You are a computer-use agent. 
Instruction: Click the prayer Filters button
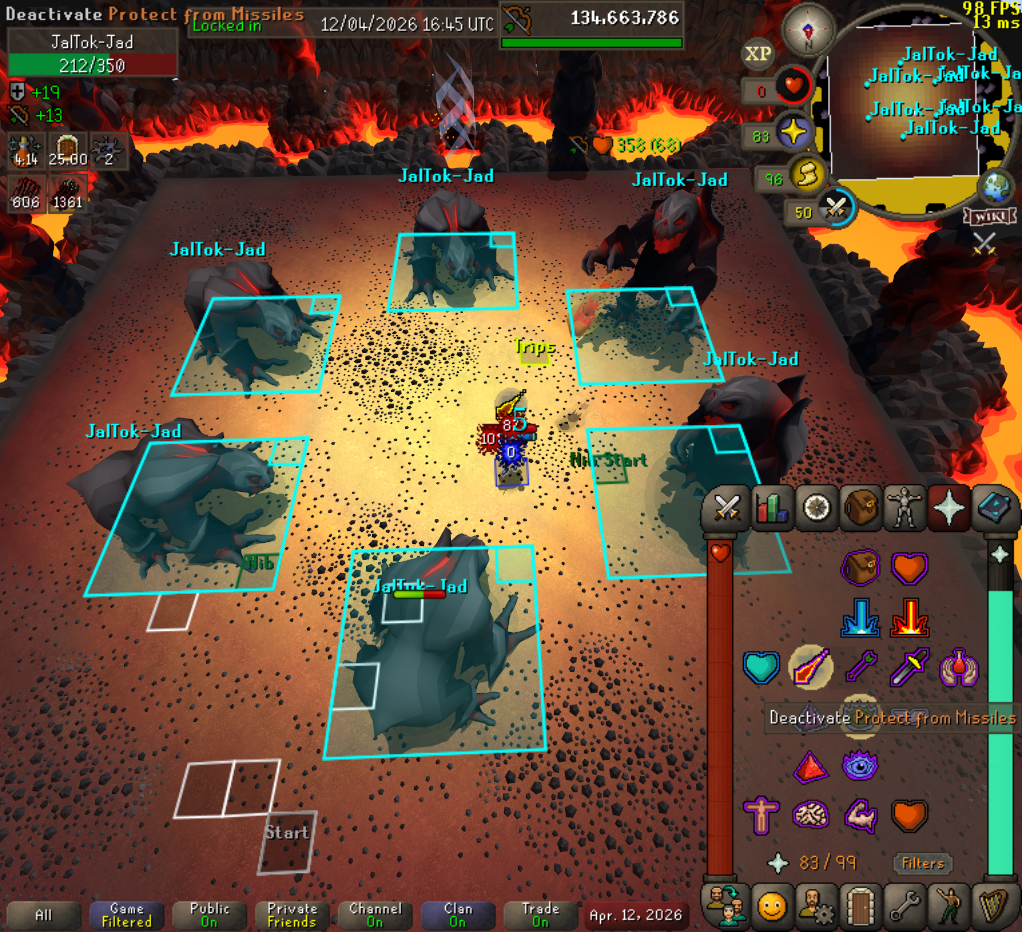(x=922, y=863)
